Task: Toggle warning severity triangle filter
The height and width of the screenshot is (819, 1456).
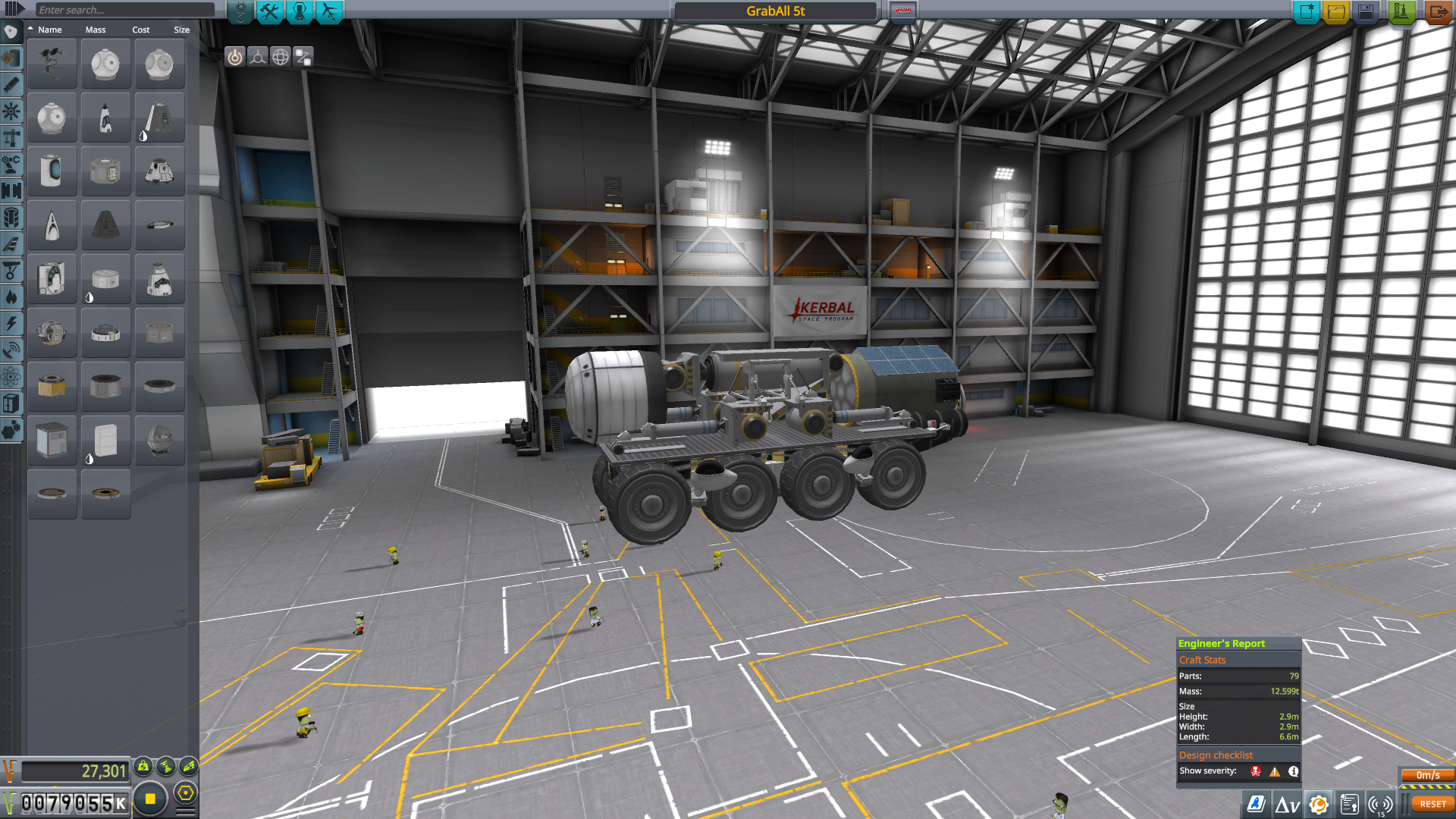Action: [x=1275, y=771]
